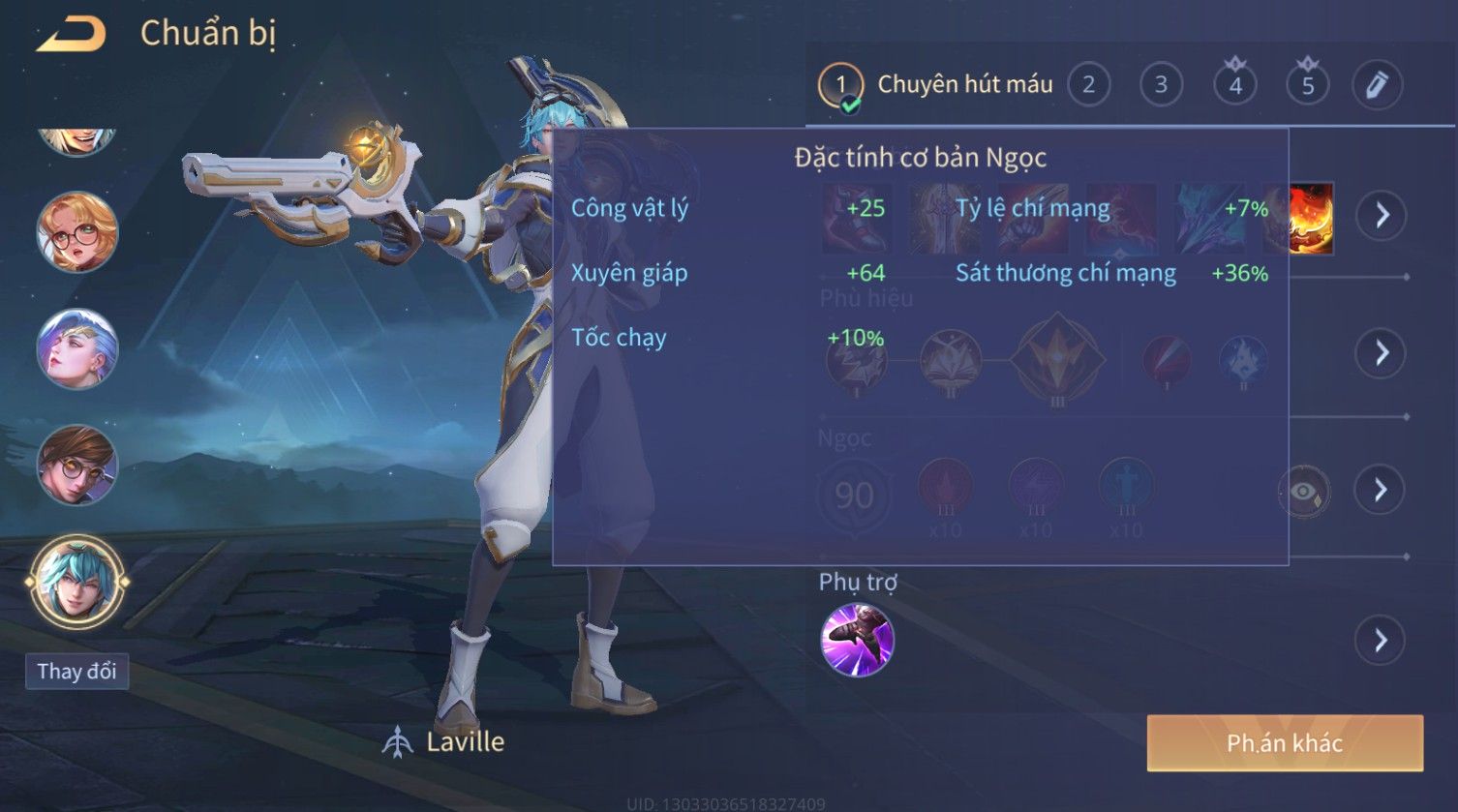Select loadout preset number 2
Image resolution: width=1458 pixels, height=812 pixels.
(1088, 85)
